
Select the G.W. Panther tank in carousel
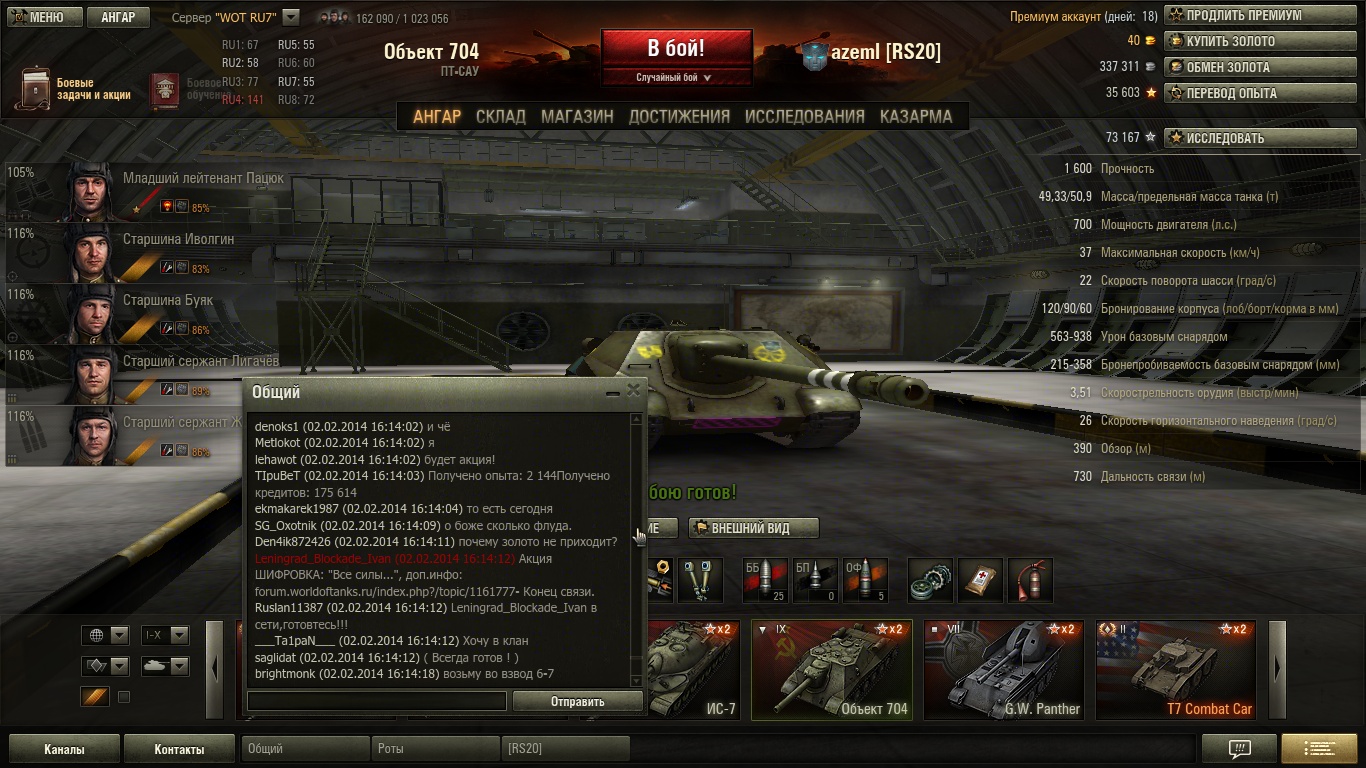pyautogui.click(x=1004, y=669)
